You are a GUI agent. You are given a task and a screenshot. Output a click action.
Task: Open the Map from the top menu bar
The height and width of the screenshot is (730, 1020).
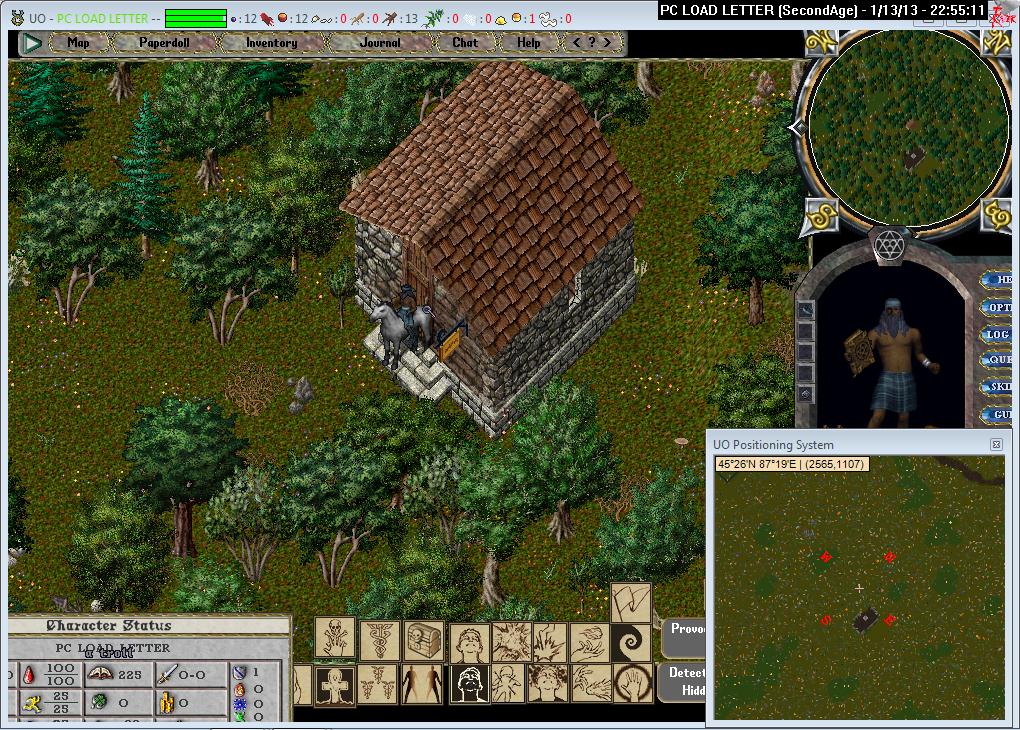78,43
